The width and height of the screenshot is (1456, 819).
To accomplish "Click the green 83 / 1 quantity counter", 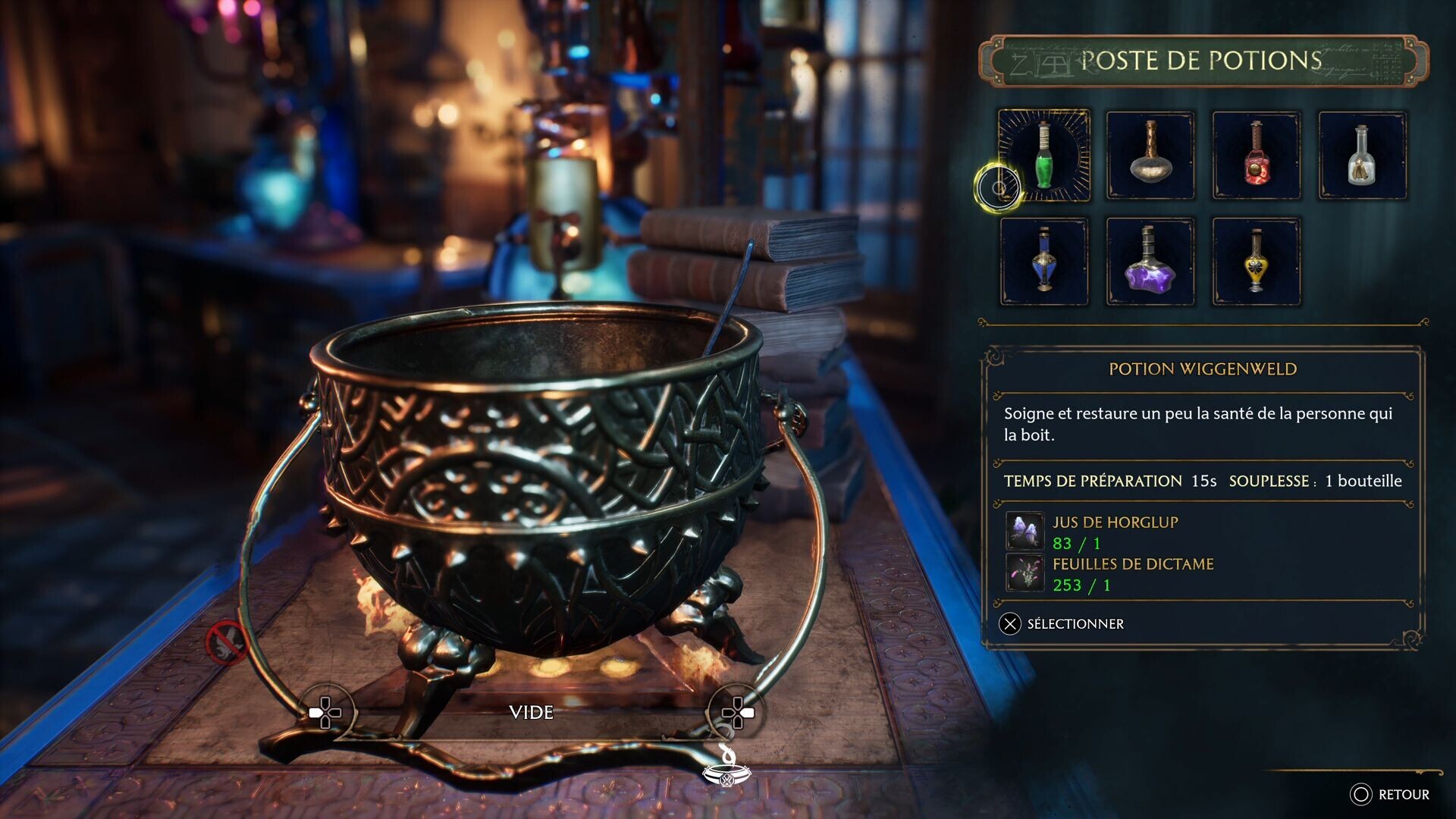I will (x=1075, y=543).
